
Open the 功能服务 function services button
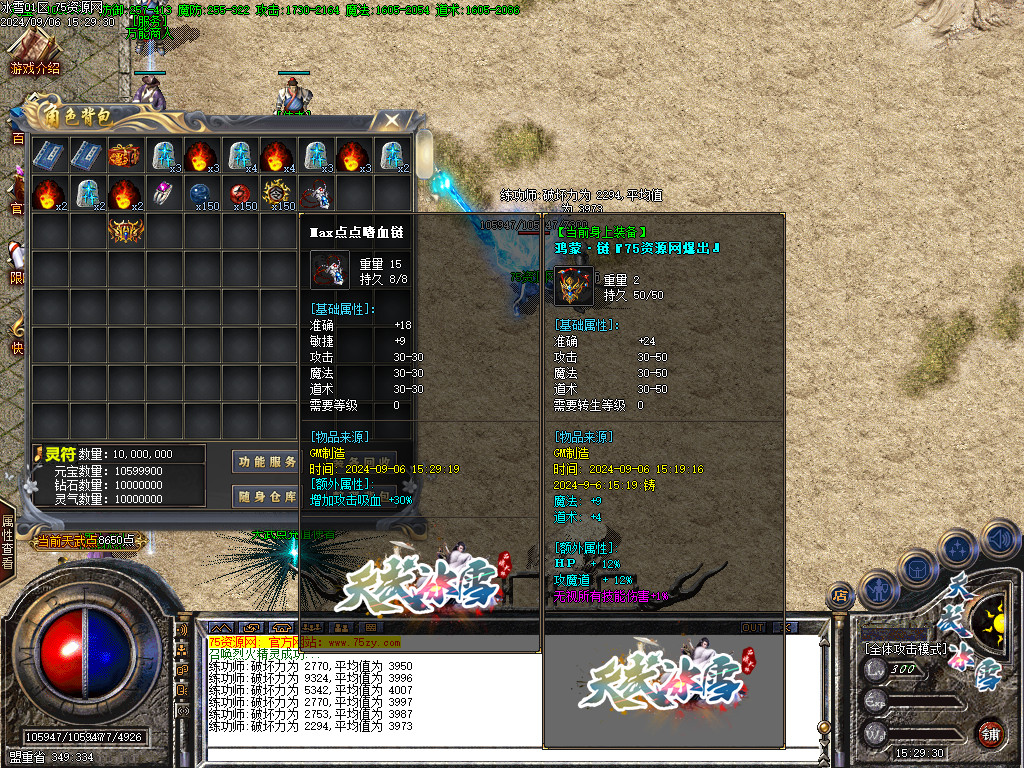[266, 462]
